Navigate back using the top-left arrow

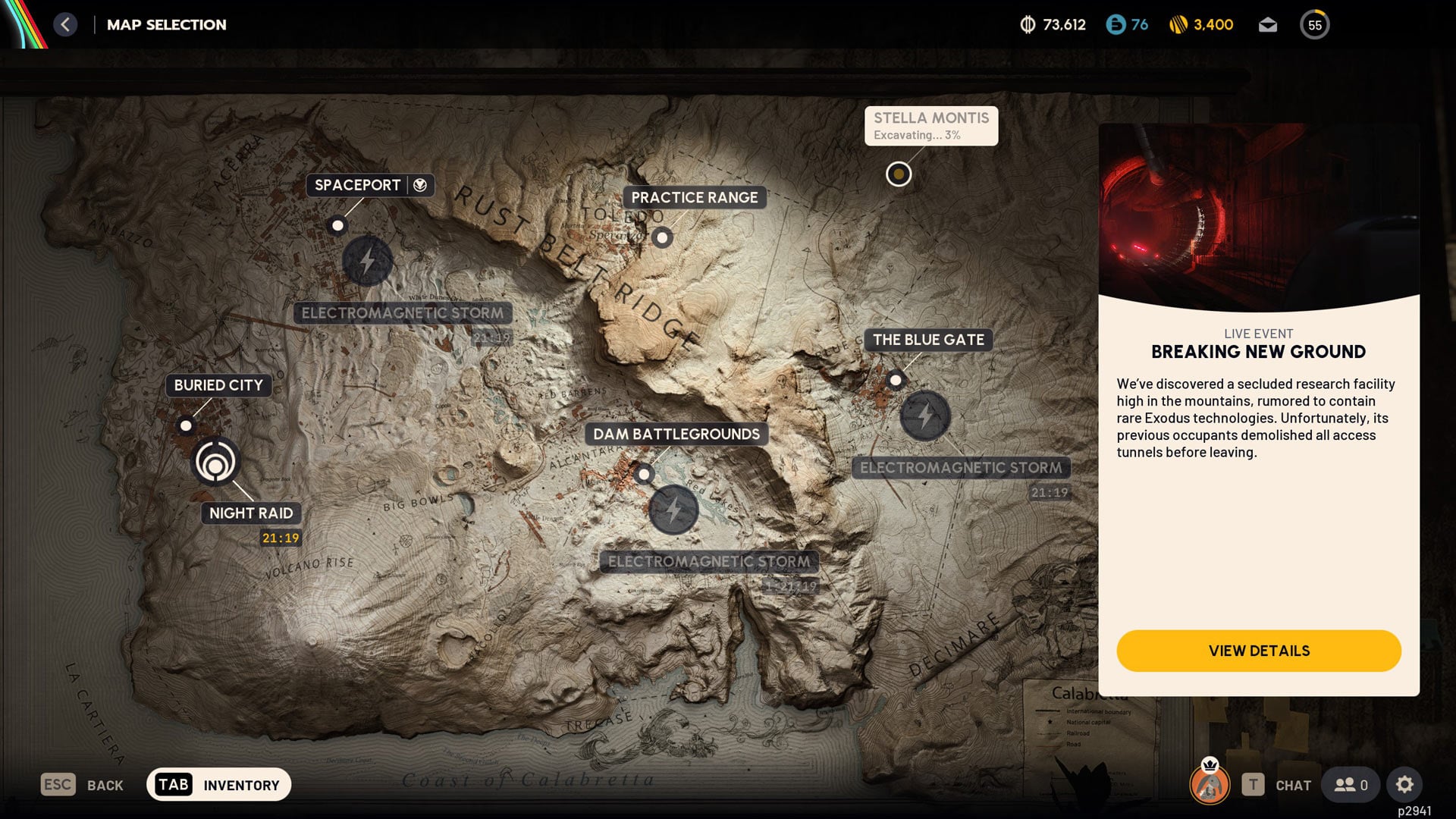[66, 24]
